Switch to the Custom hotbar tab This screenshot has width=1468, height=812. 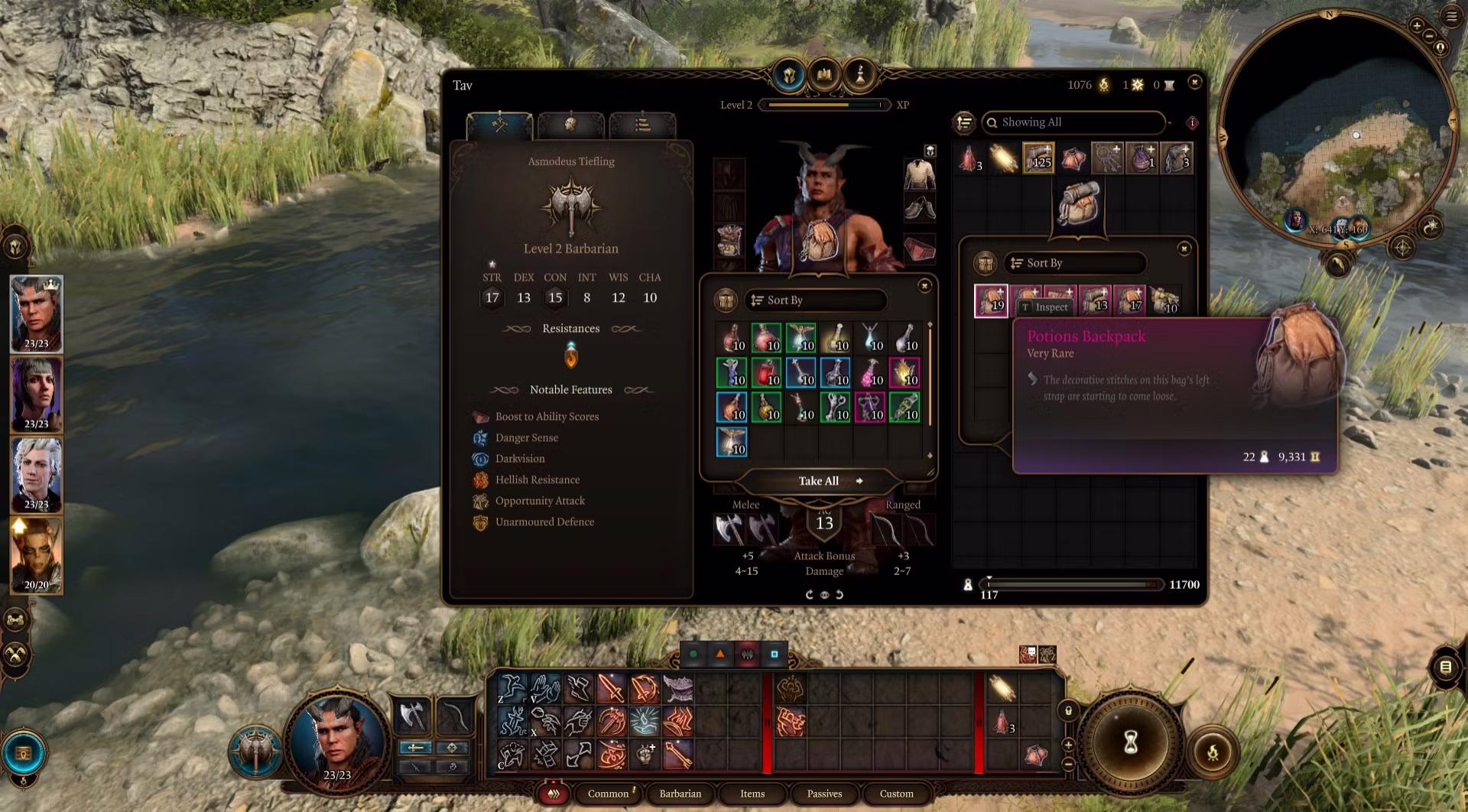click(x=896, y=794)
